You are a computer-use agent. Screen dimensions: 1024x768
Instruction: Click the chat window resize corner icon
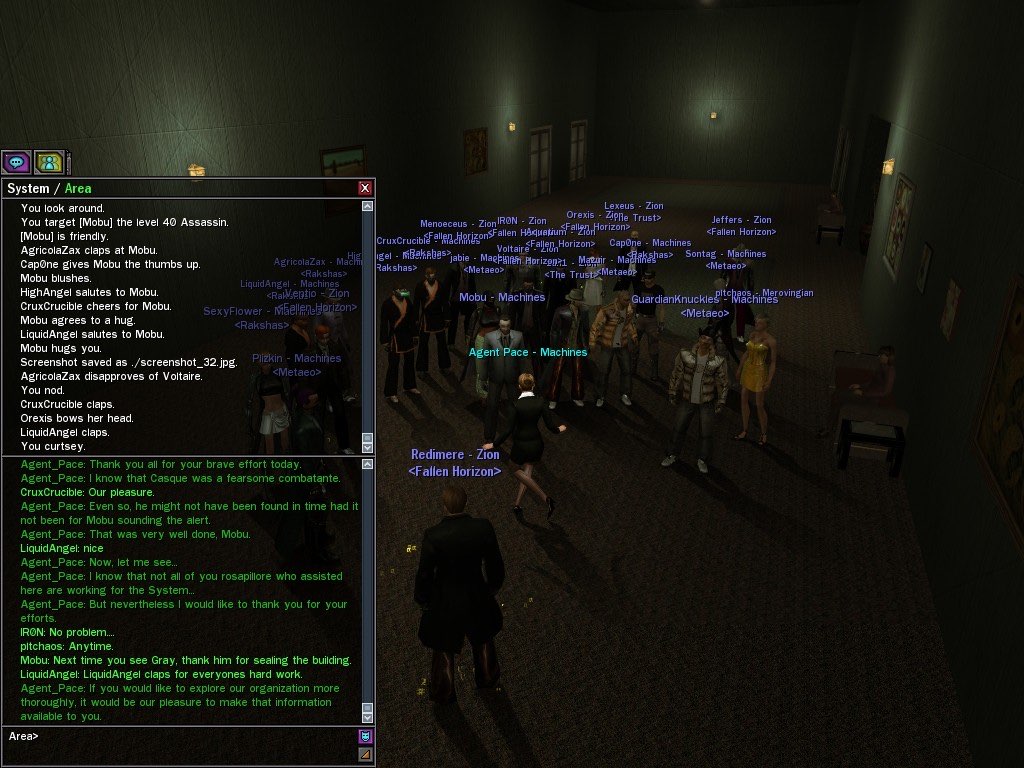point(365,754)
